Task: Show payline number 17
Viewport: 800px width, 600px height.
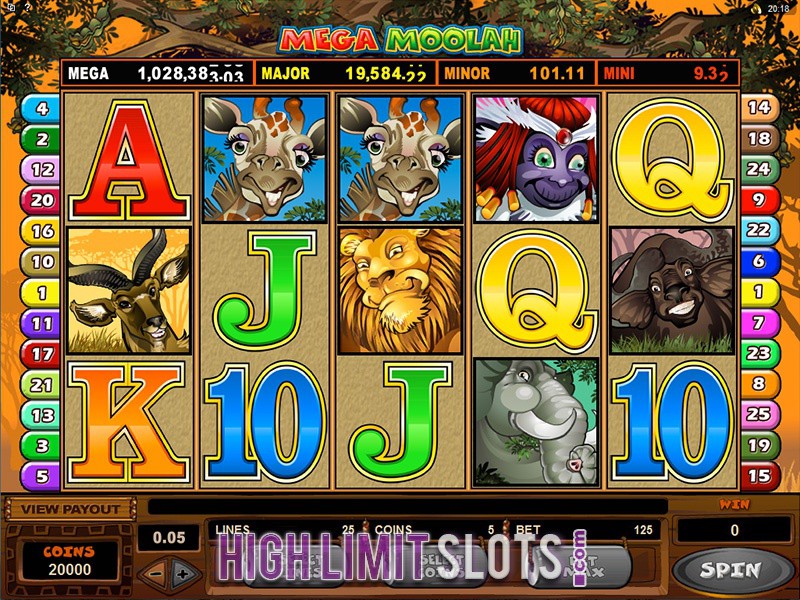Action: (42, 354)
